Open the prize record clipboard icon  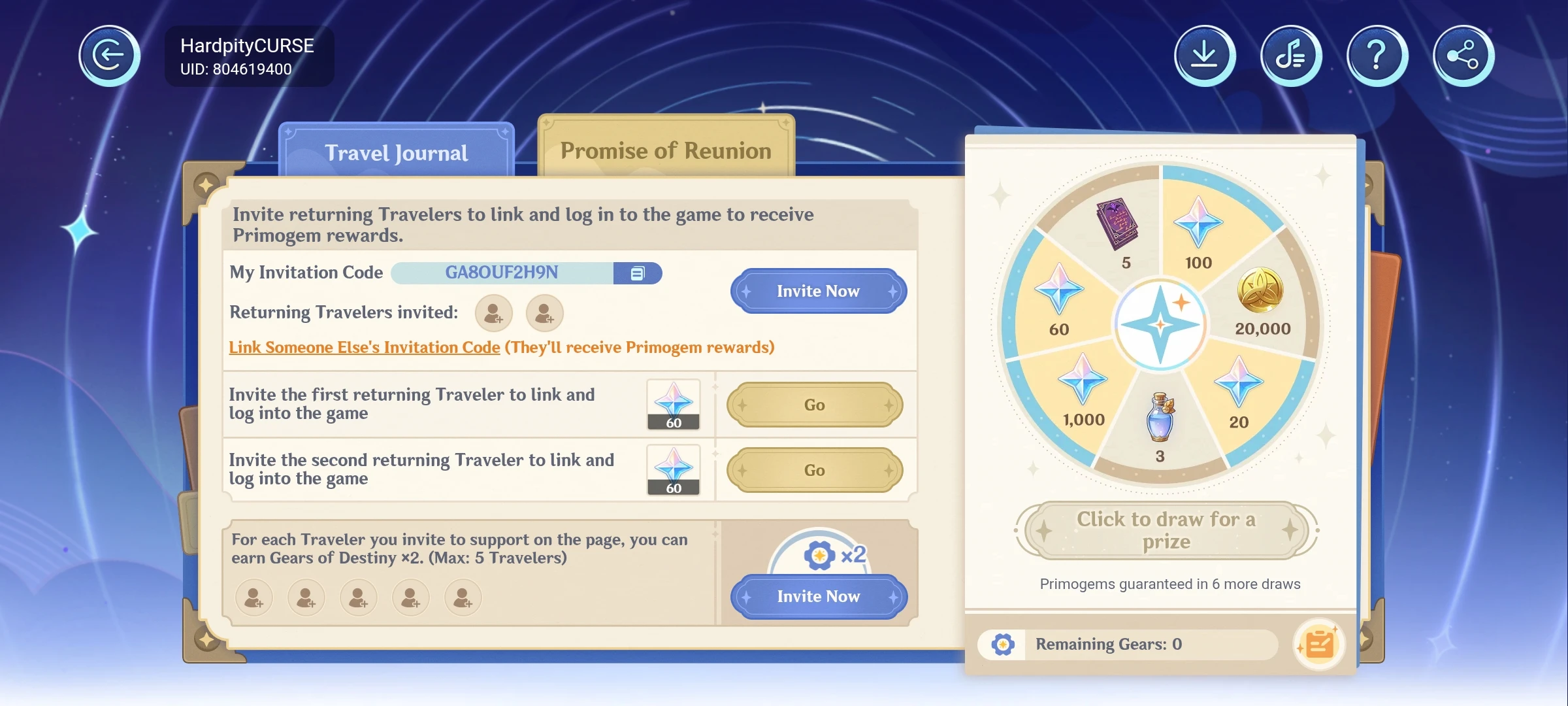pos(1319,645)
